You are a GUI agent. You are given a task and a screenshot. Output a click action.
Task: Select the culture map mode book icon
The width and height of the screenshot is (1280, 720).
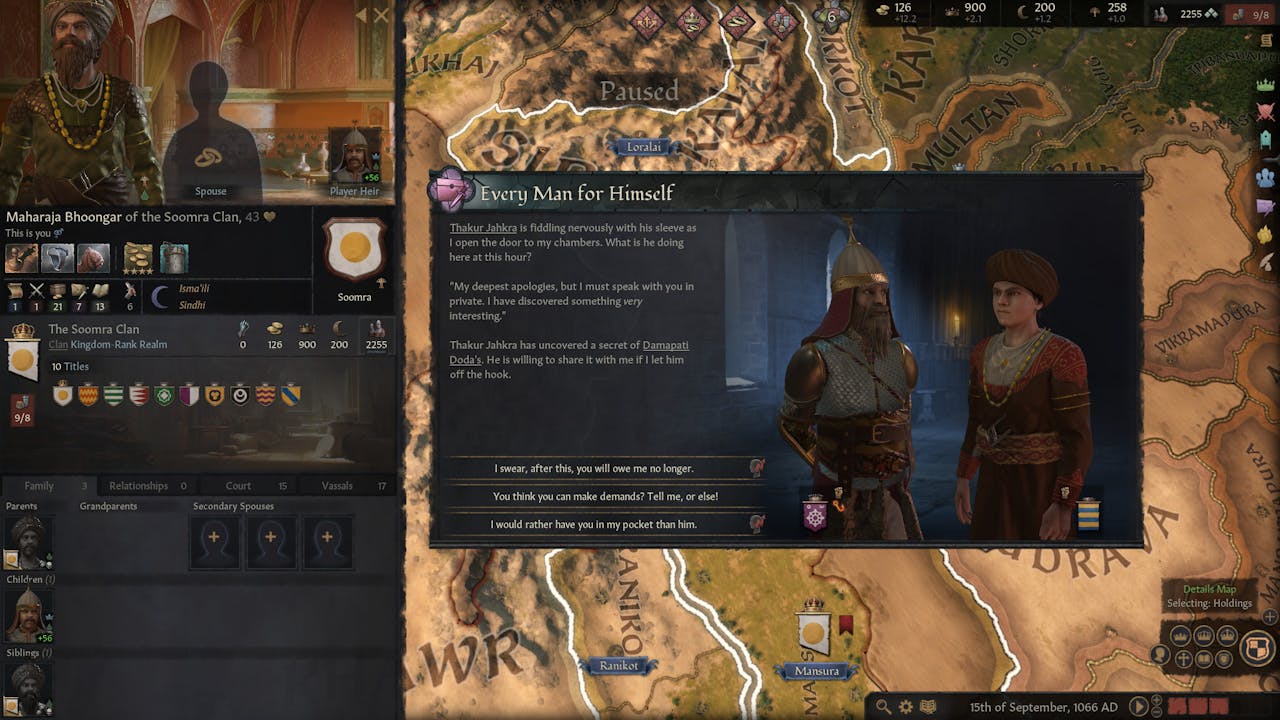[x=1202, y=658]
